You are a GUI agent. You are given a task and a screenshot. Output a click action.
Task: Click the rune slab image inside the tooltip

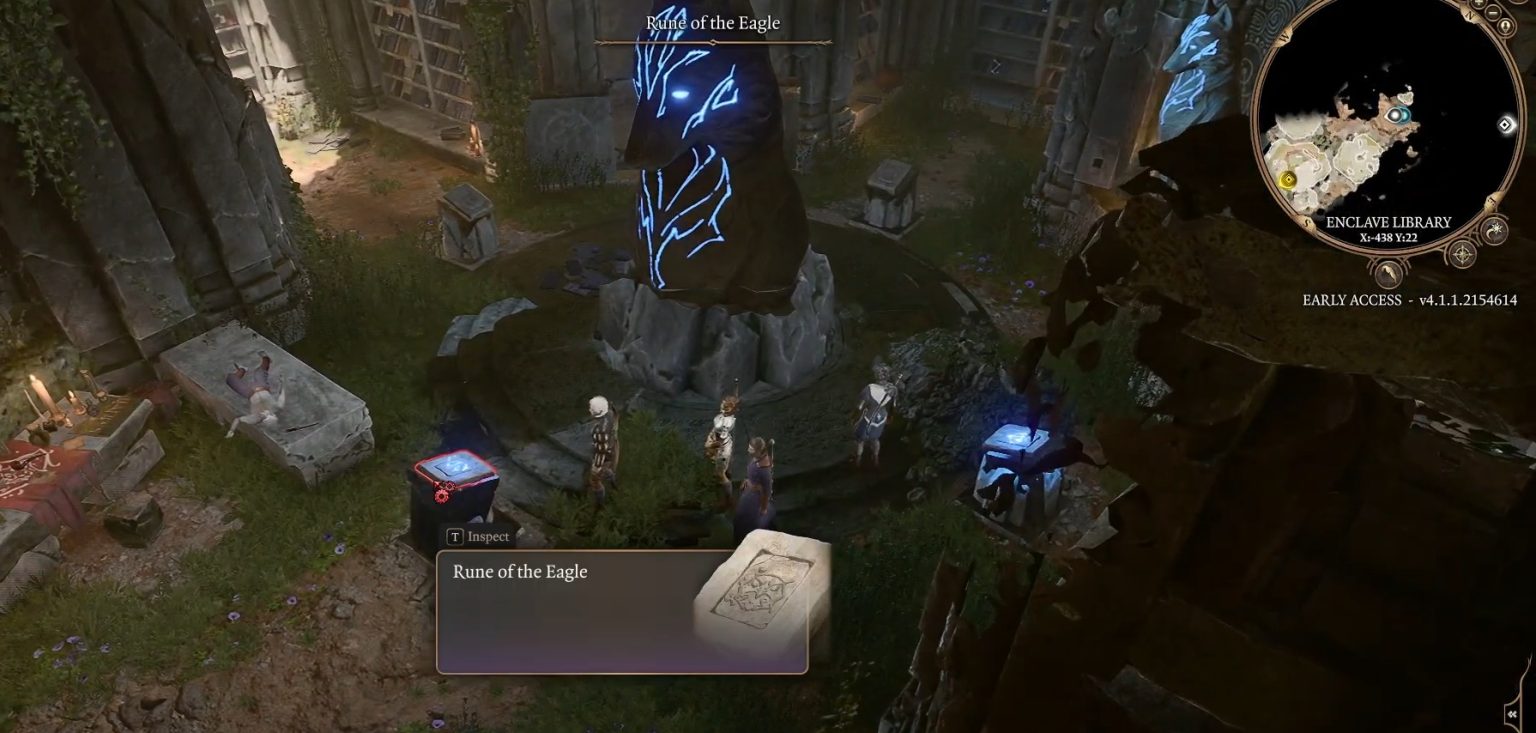763,598
